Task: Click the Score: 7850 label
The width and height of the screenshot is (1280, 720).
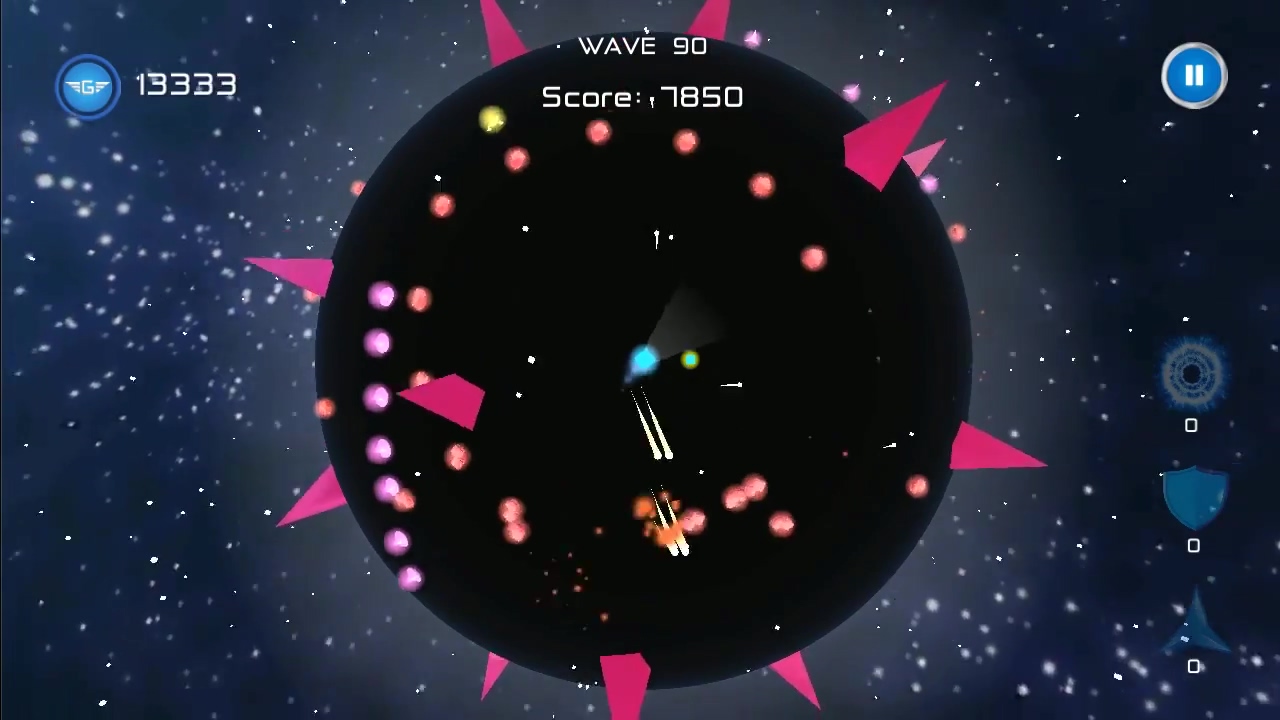Action: pyautogui.click(x=642, y=97)
